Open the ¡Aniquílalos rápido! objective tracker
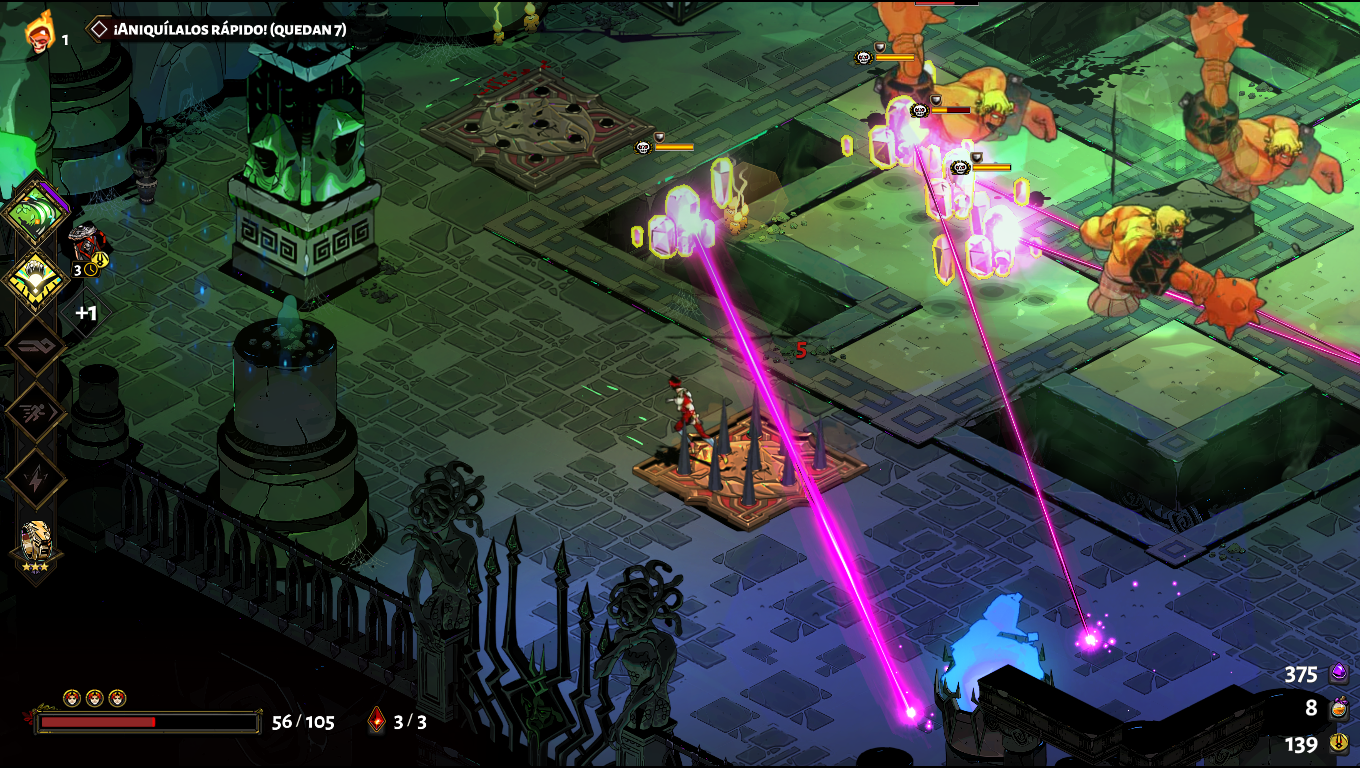Image resolution: width=1360 pixels, height=768 pixels. point(218,29)
